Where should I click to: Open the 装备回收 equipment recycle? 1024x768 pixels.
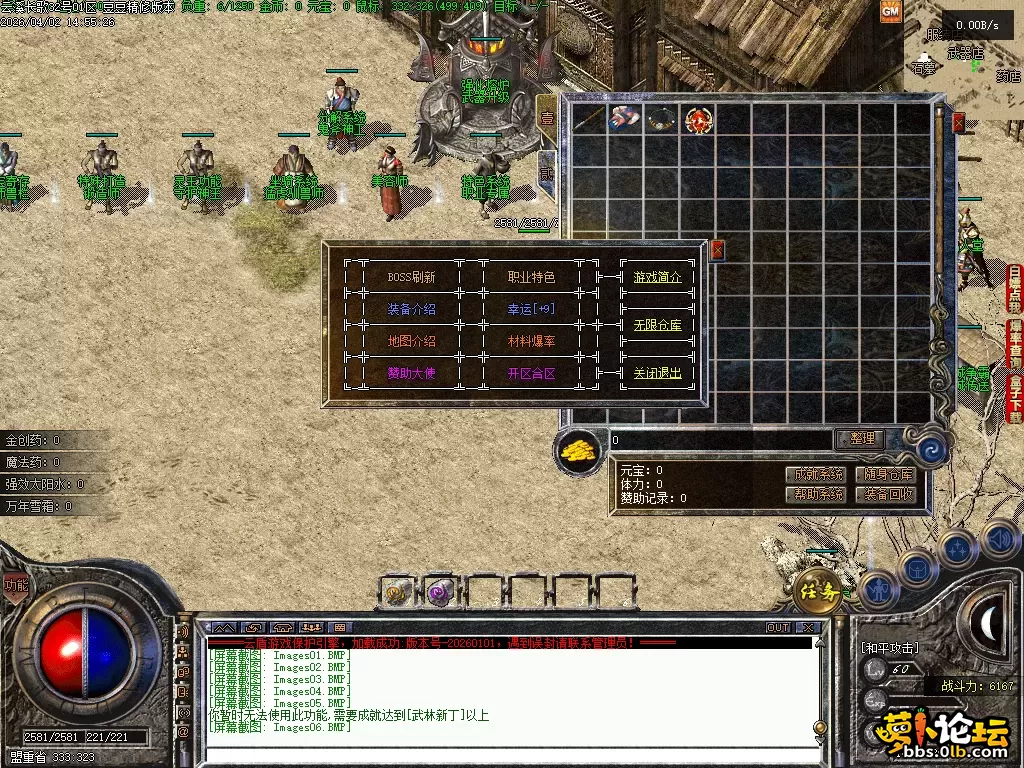pos(889,494)
